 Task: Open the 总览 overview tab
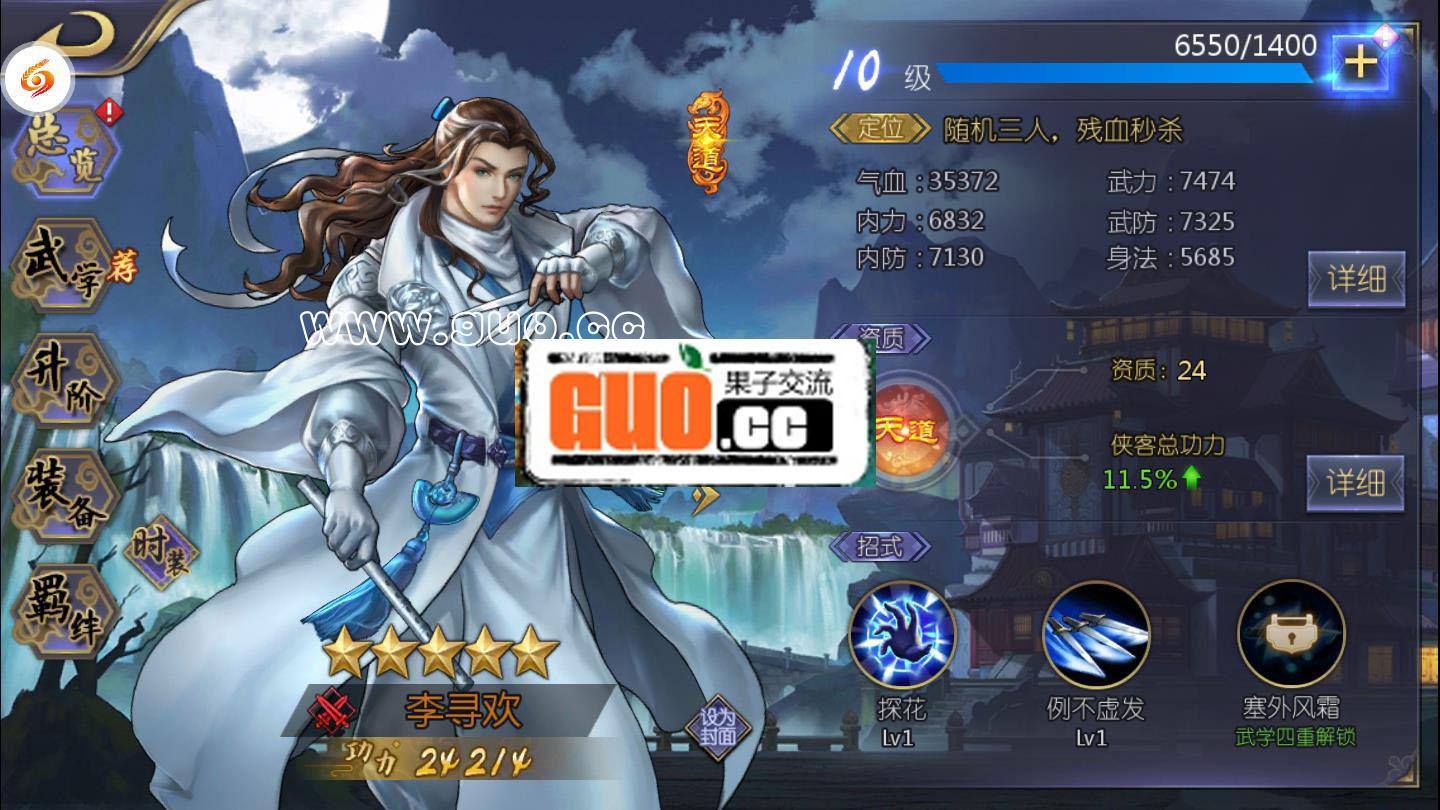(66, 152)
